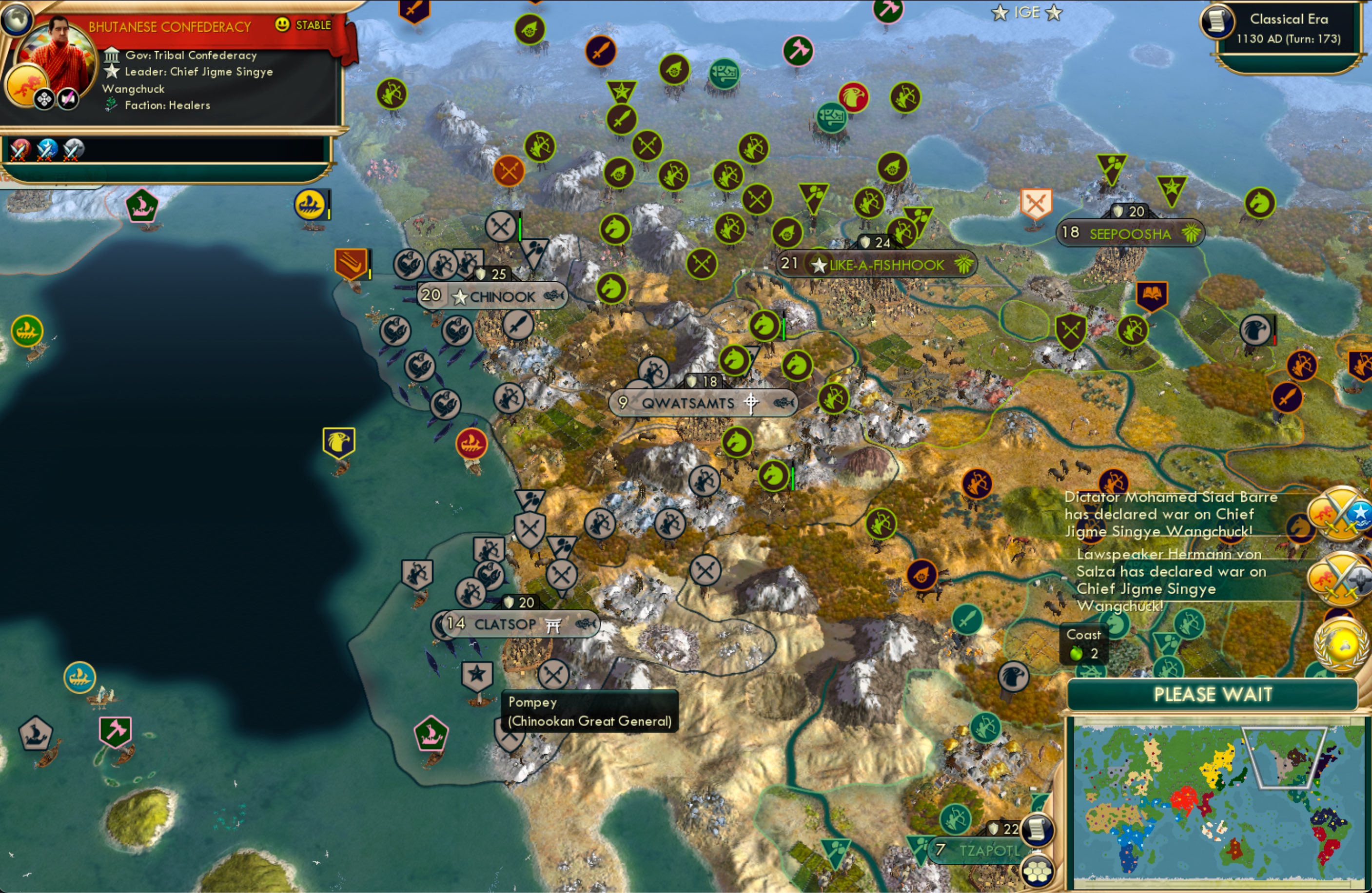Viewport: 1372px width, 893px height.
Task: Select Pompey the Chinookan Great General
Action: tap(477, 676)
